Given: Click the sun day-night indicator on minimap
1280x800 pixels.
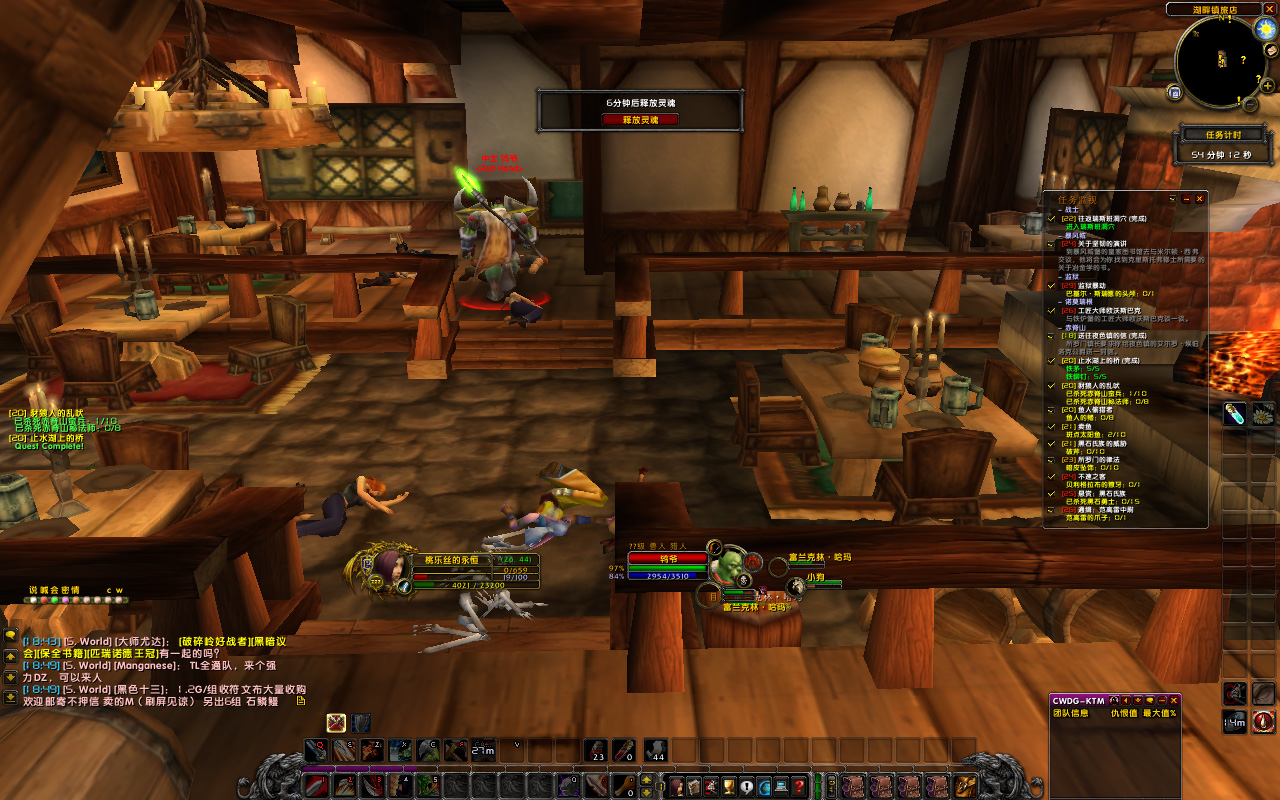Looking at the screenshot, I should [x=1265, y=29].
